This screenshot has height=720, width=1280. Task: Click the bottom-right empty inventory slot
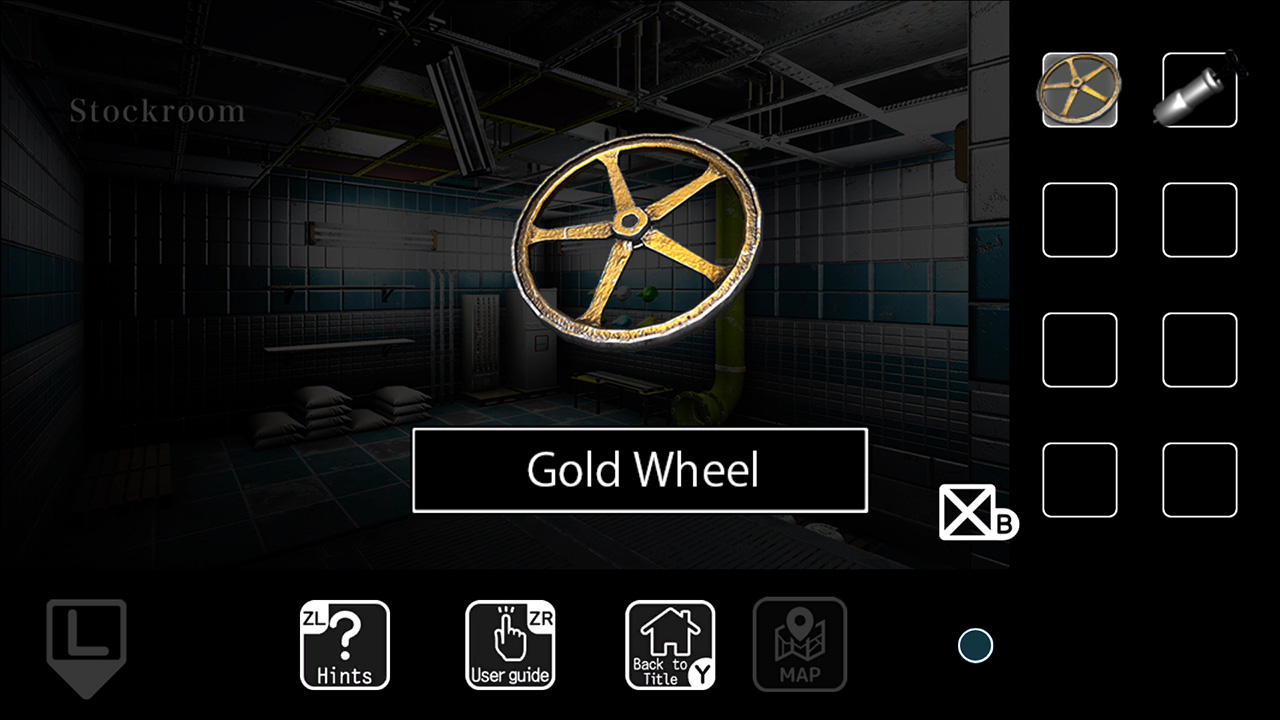[x=1198, y=480]
